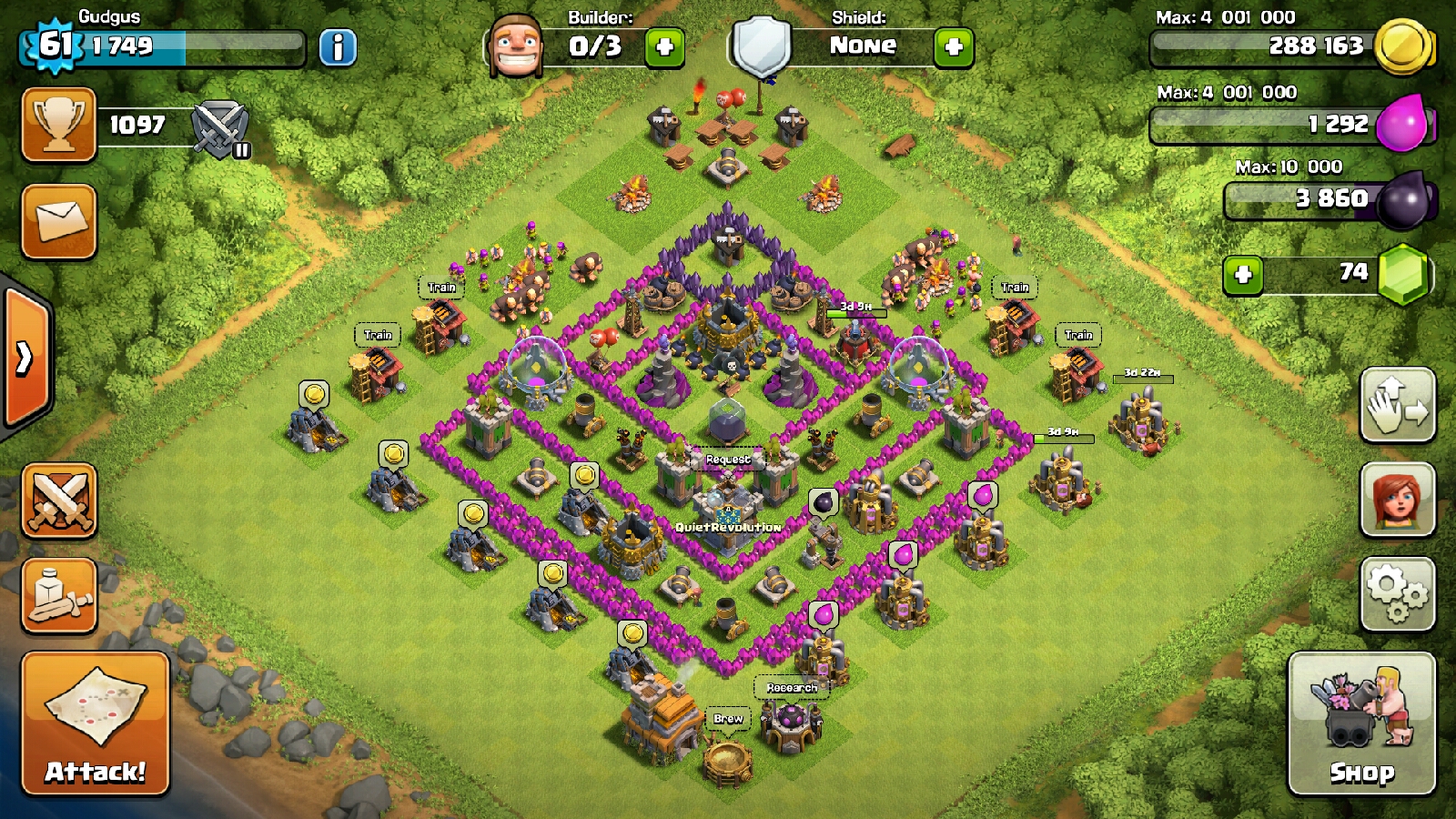The width and height of the screenshot is (1456, 819).
Task: Open the red-haired villager profile button
Action: [1398, 500]
